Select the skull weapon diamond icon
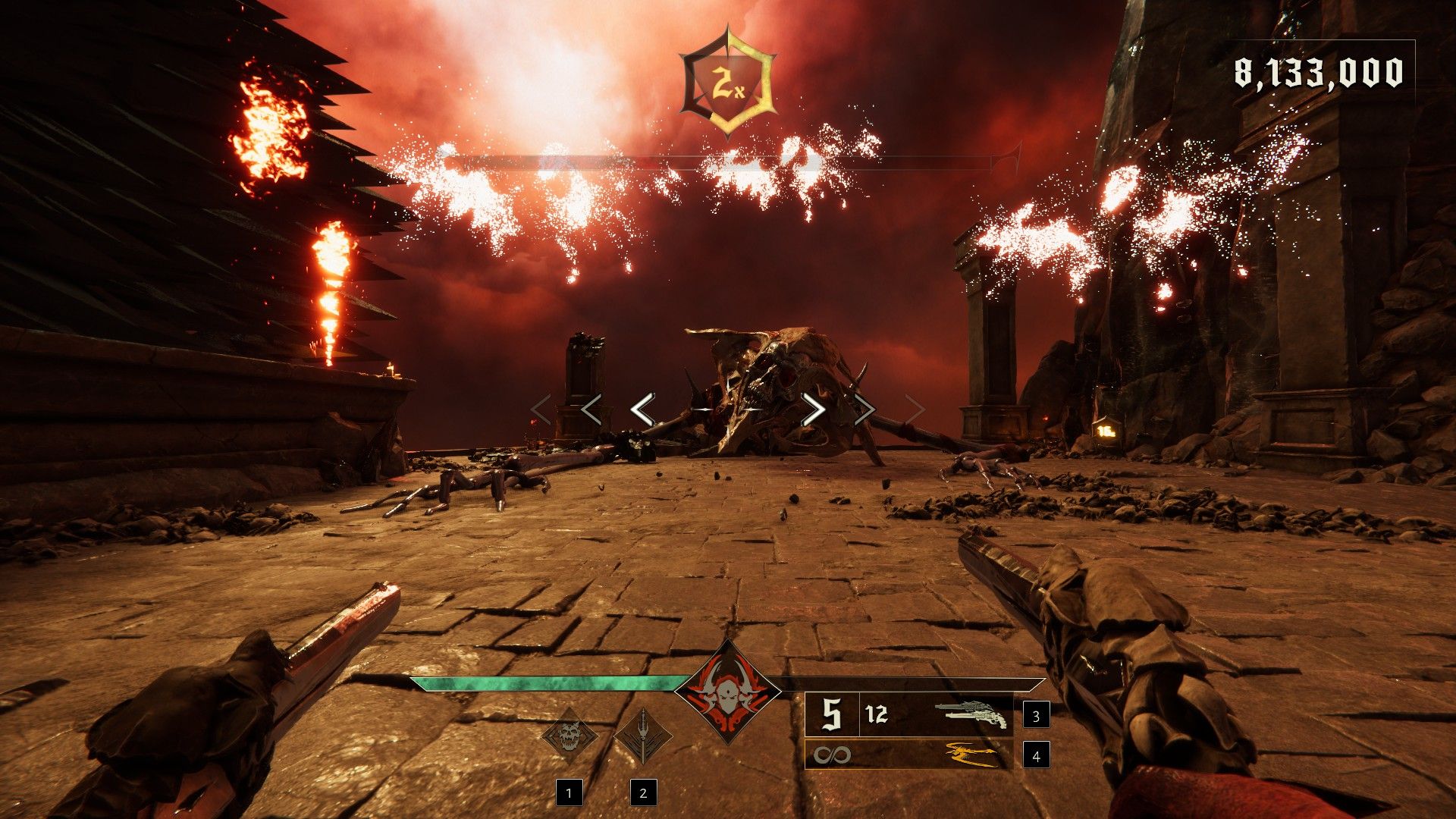 point(569,736)
